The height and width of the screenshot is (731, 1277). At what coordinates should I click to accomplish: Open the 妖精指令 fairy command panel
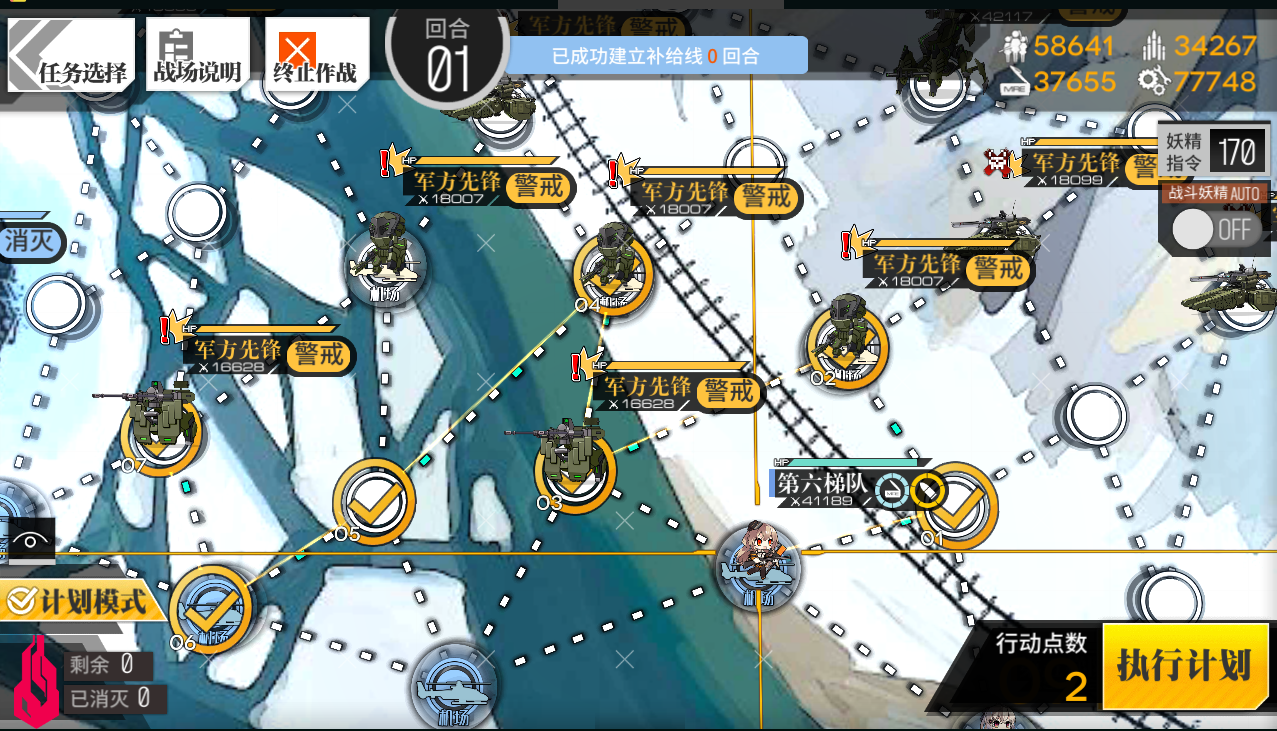click(x=1213, y=153)
